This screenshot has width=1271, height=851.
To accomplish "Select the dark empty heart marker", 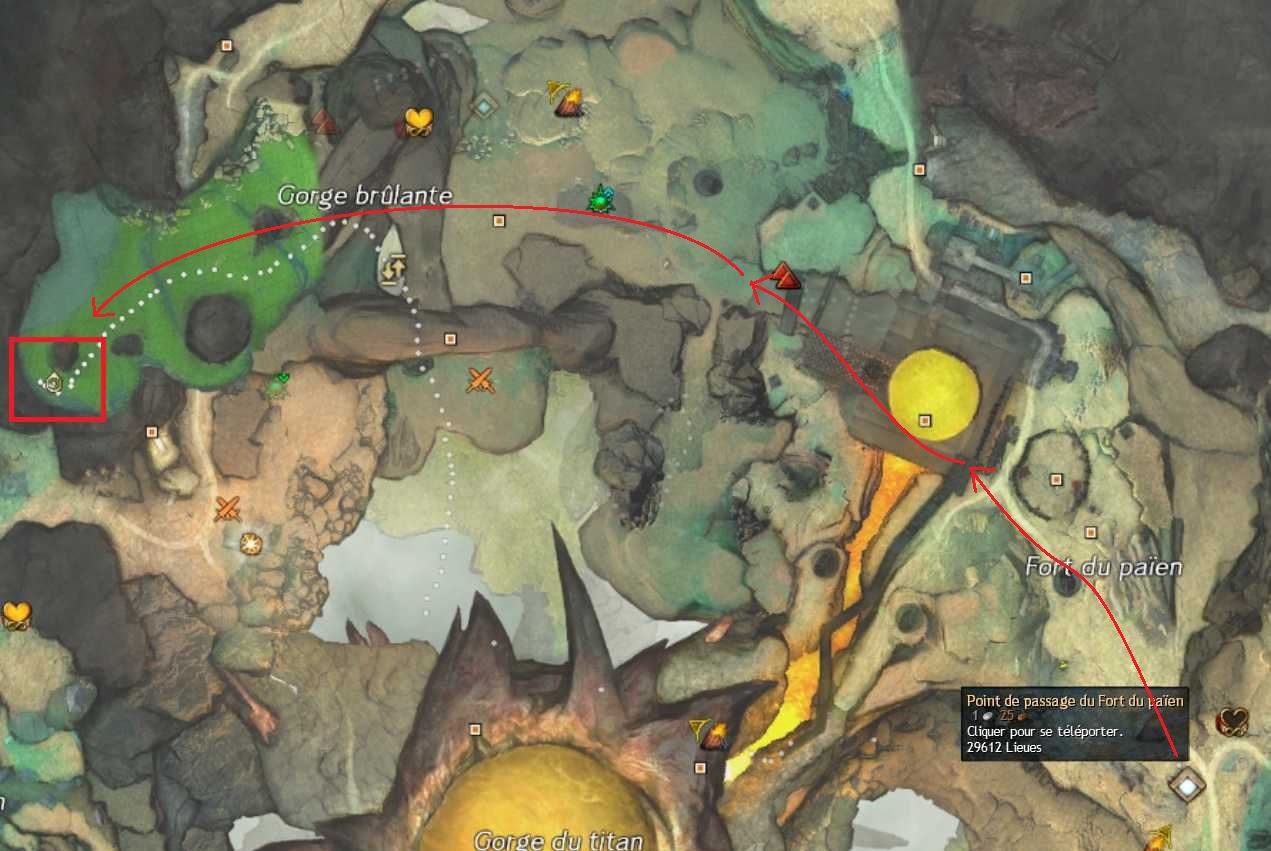I will 1232,721.
